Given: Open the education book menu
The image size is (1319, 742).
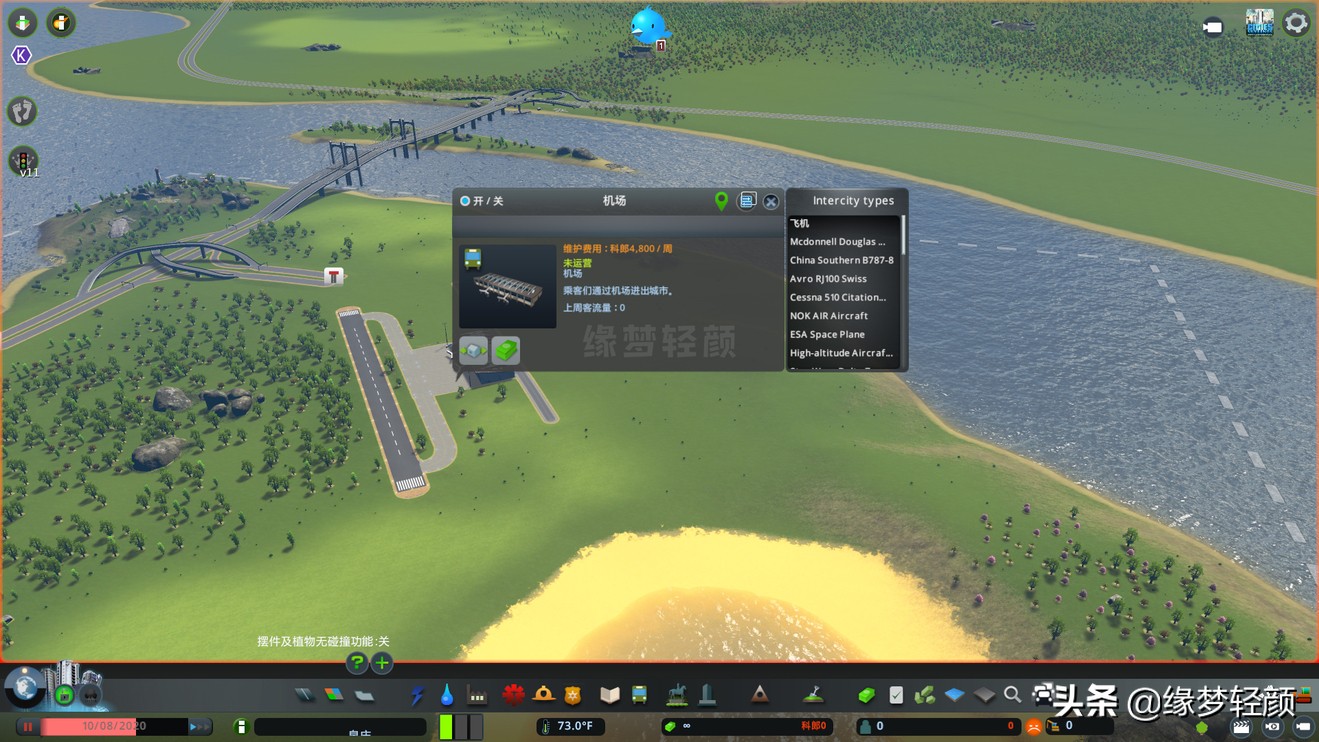Looking at the screenshot, I should pos(609,695).
